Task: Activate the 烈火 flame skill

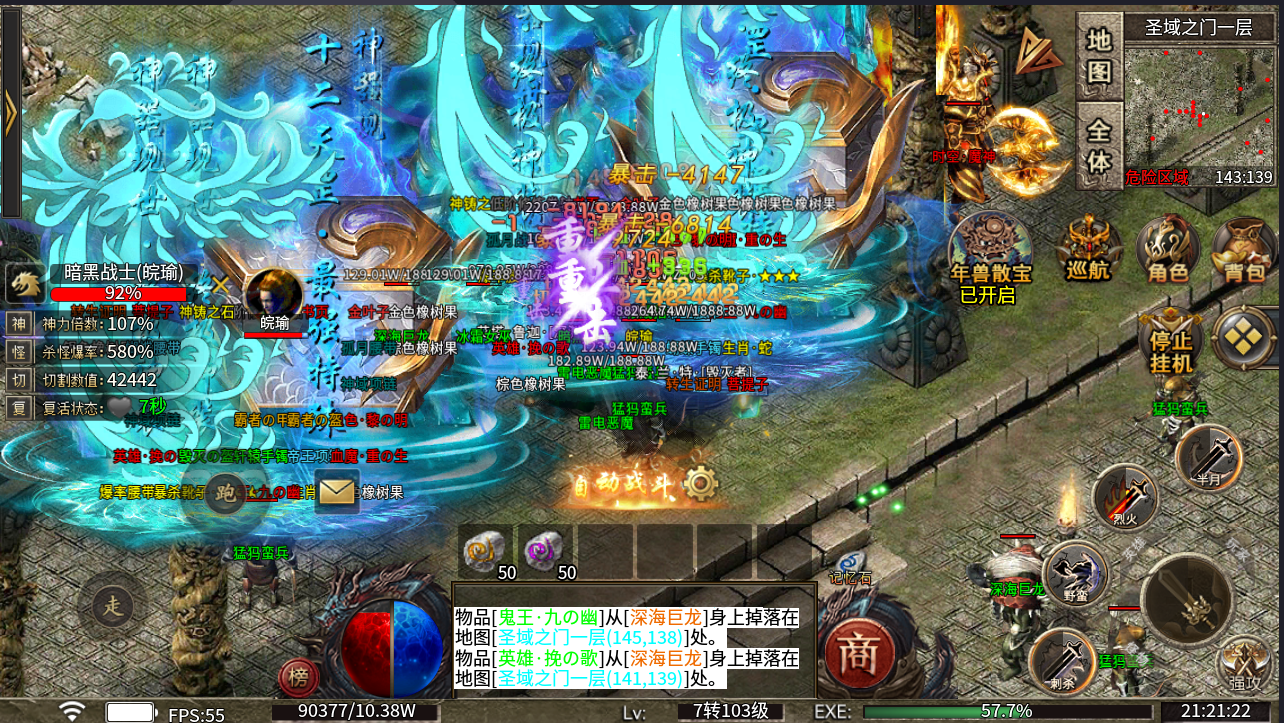Action: tap(1124, 497)
